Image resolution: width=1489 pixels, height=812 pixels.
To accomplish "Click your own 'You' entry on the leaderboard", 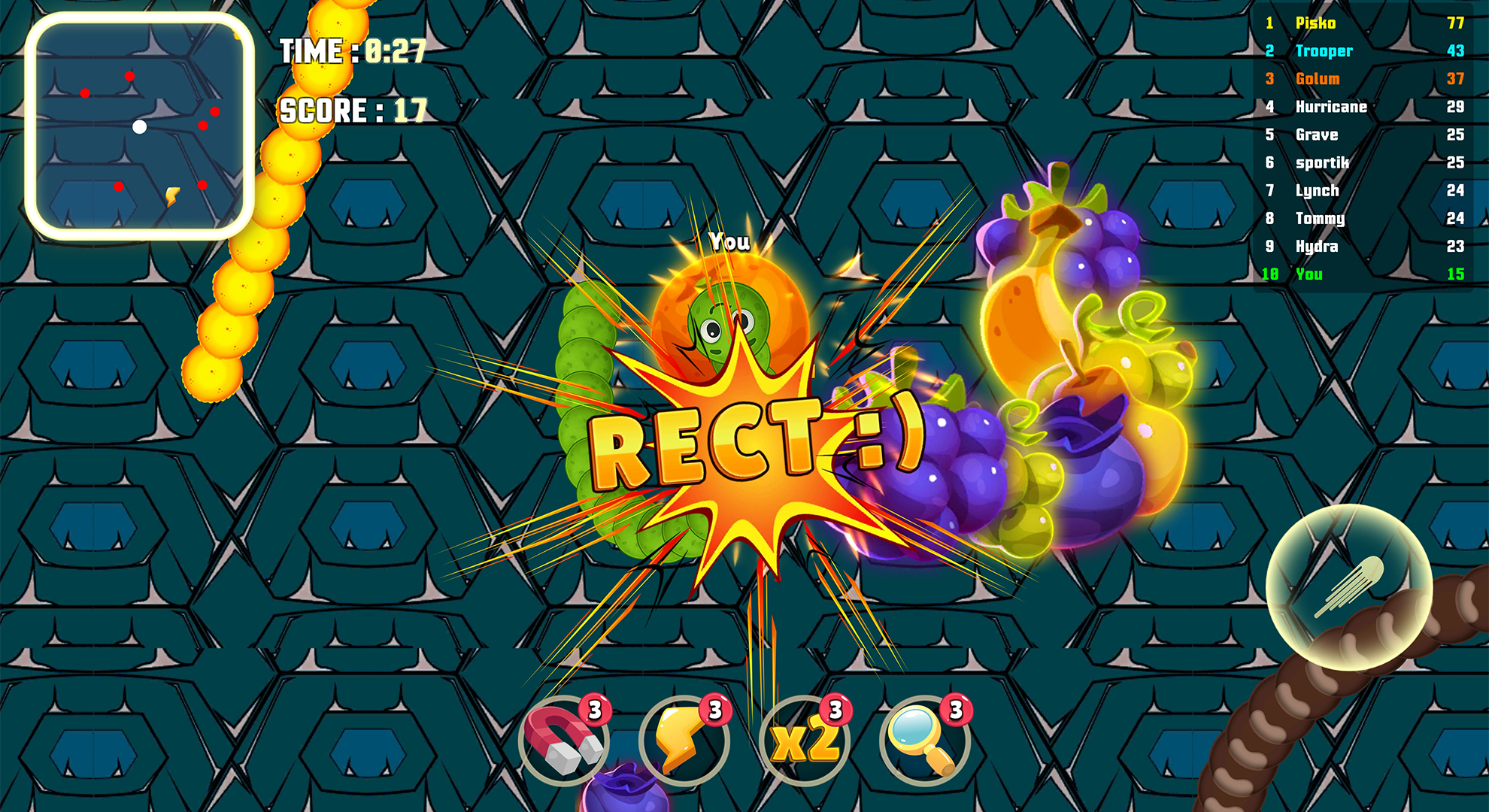I will tap(1312, 274).
